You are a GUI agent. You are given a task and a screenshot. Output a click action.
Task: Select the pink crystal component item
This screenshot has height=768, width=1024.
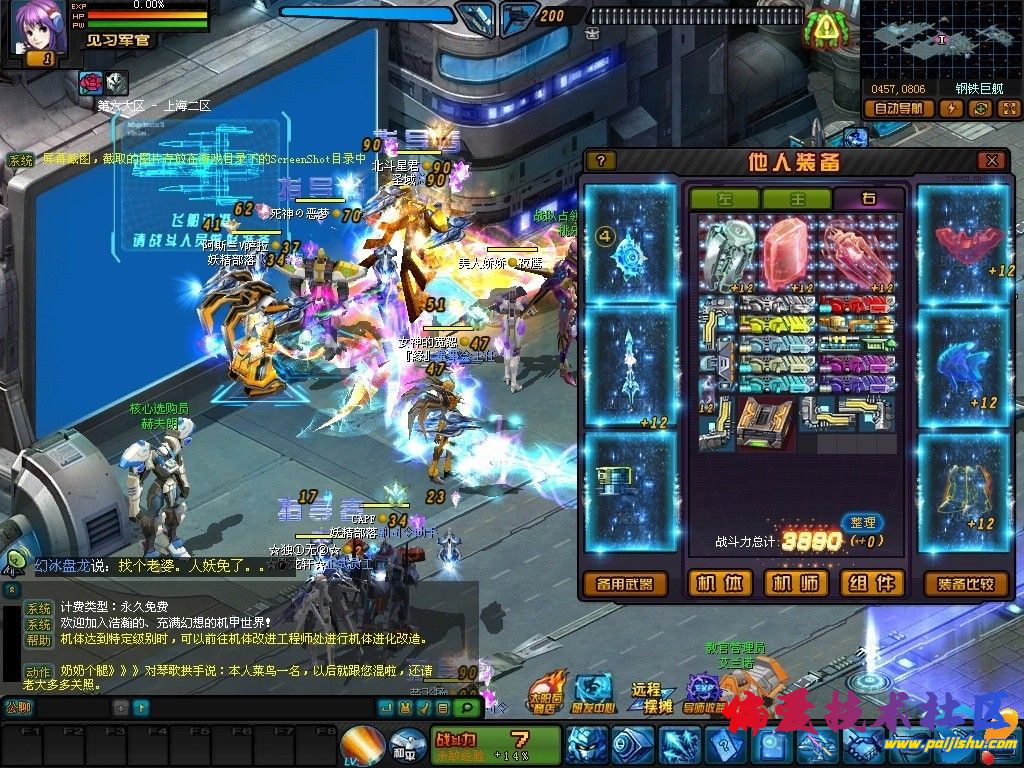tap(790, 250)
